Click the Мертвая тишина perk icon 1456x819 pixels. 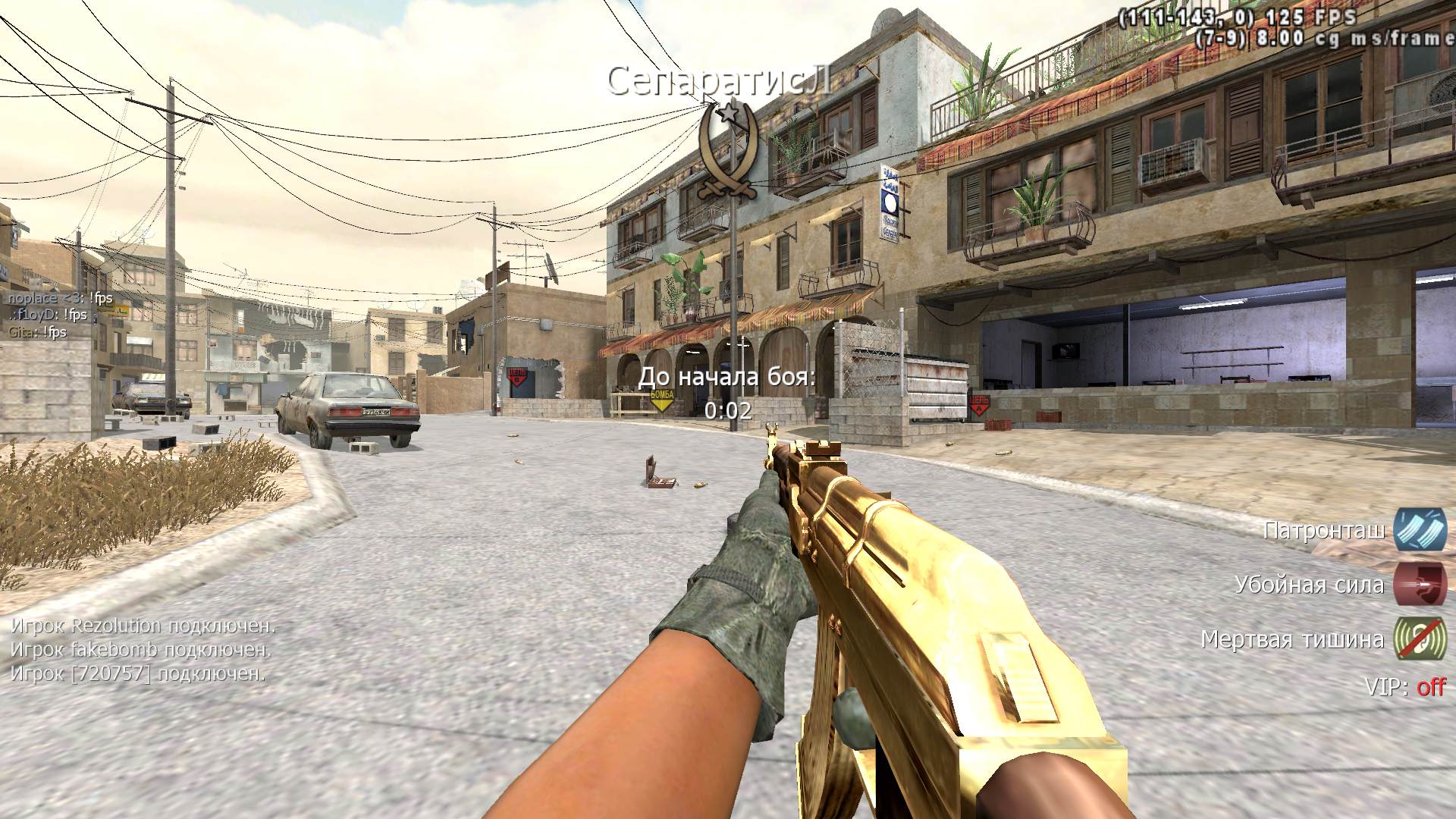(x=1420, y=639)
